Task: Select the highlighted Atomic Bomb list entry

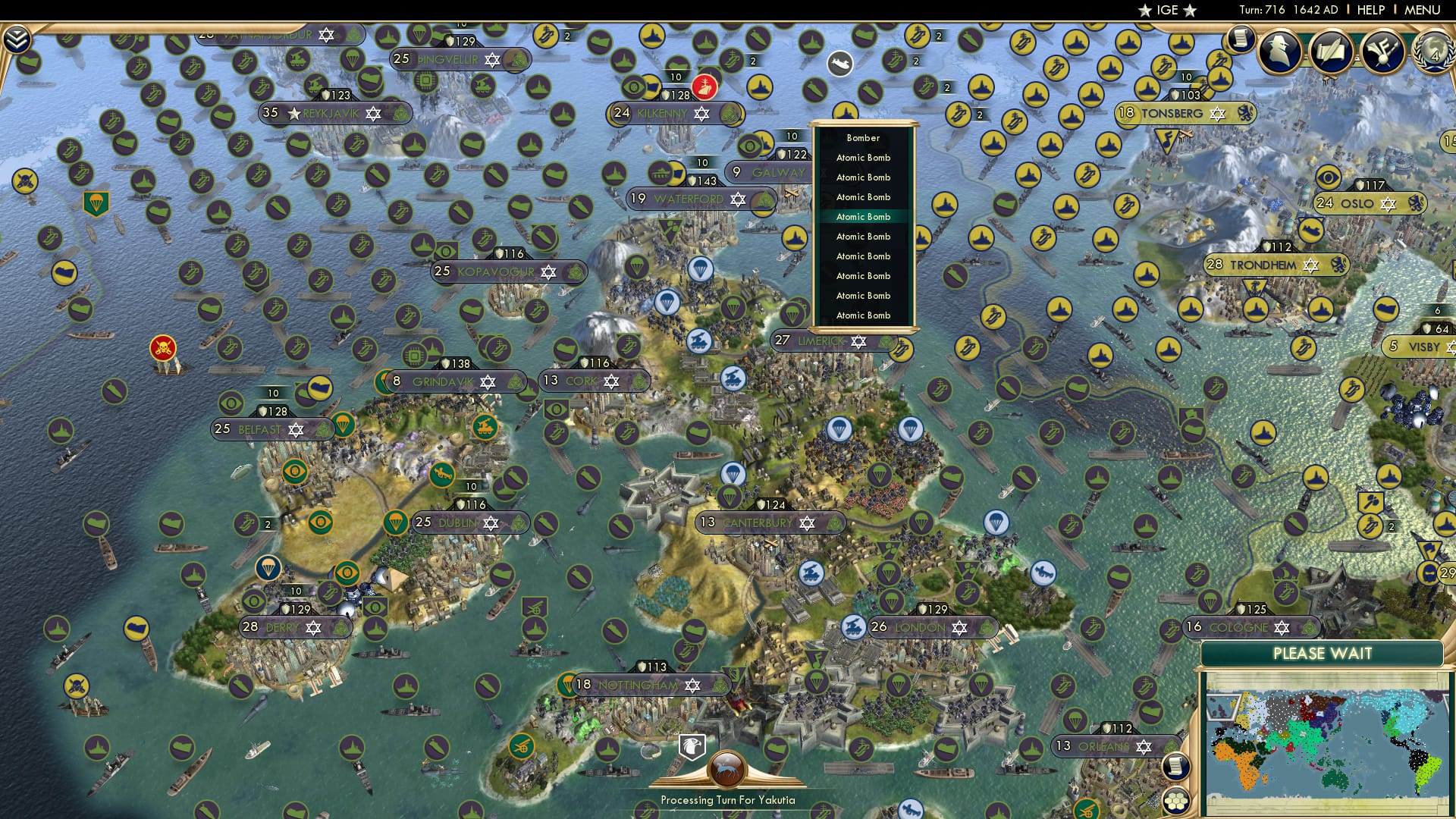Action: (x=862, y=216)
